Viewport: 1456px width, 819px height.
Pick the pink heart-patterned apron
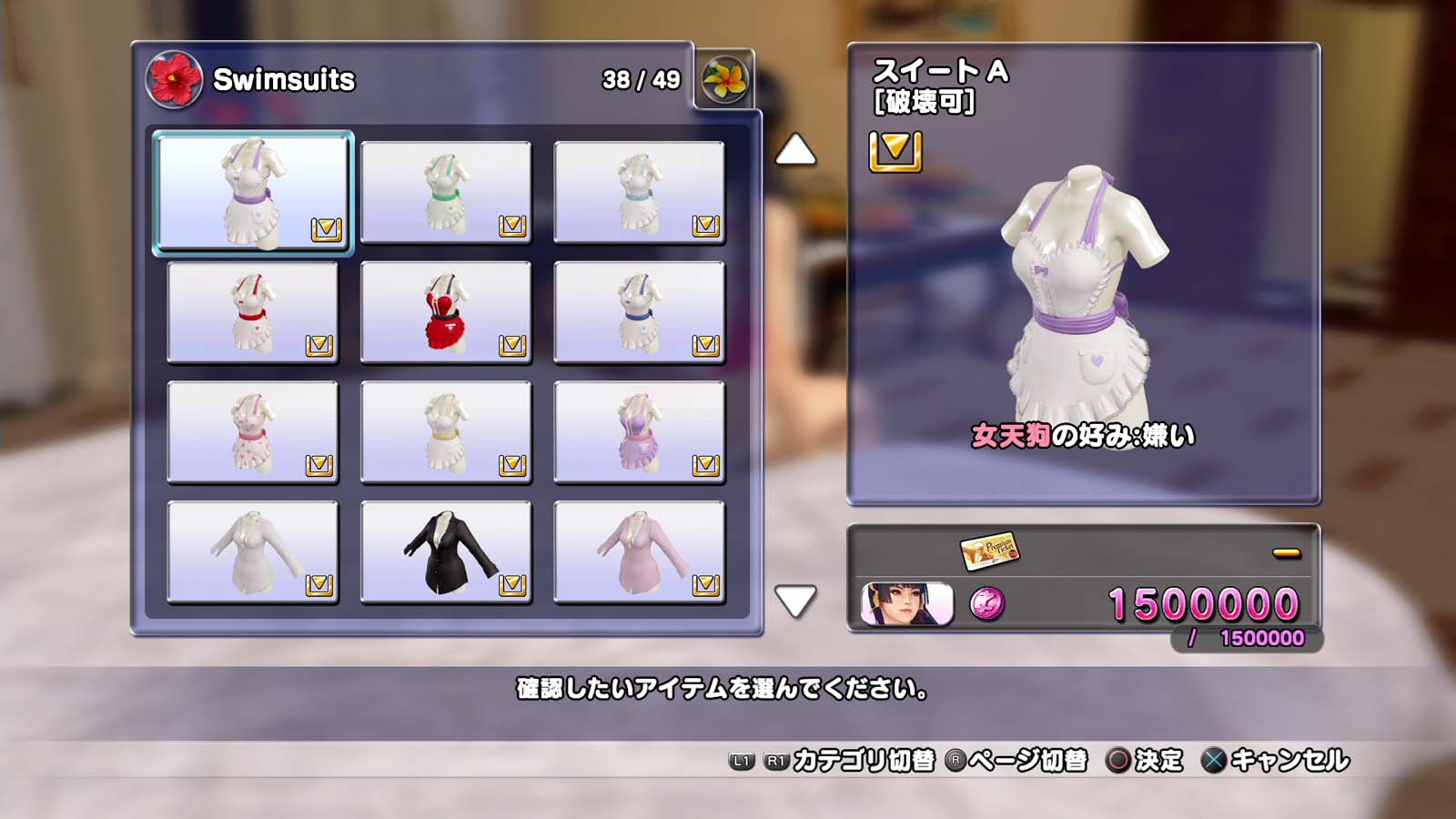coord(253,432)
